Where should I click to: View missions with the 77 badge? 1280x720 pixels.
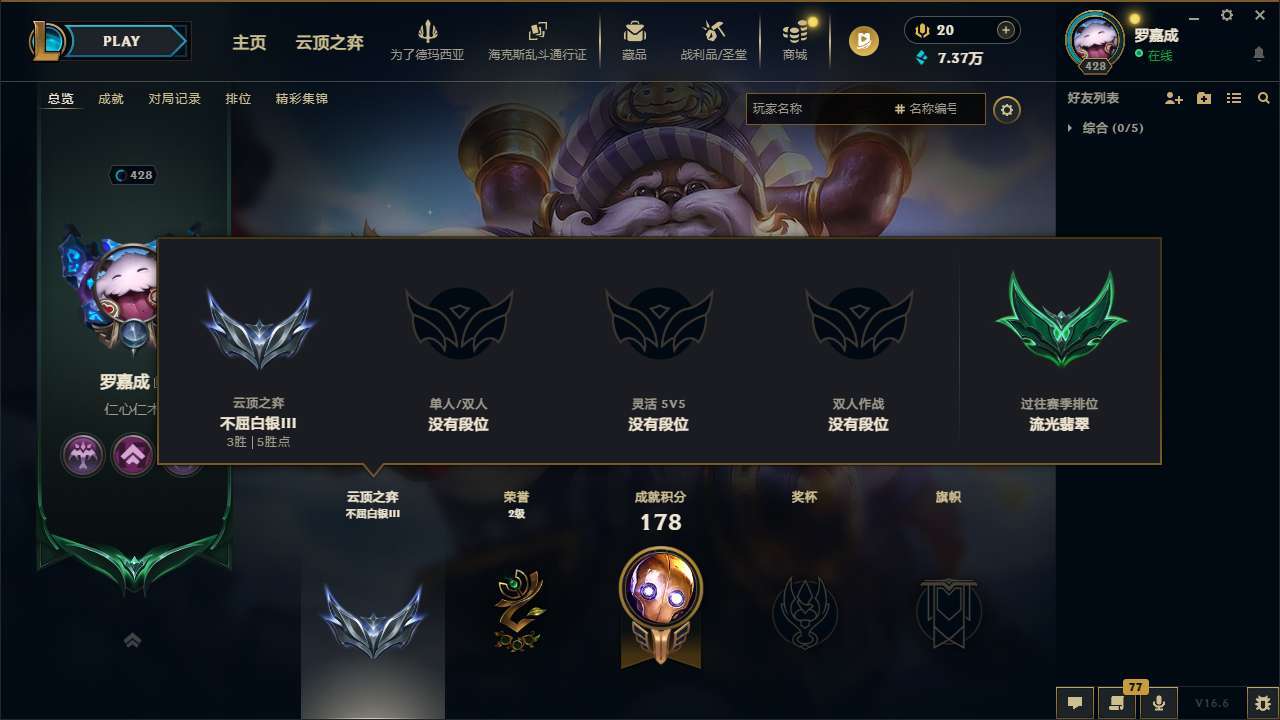(x=1117, y=703)
